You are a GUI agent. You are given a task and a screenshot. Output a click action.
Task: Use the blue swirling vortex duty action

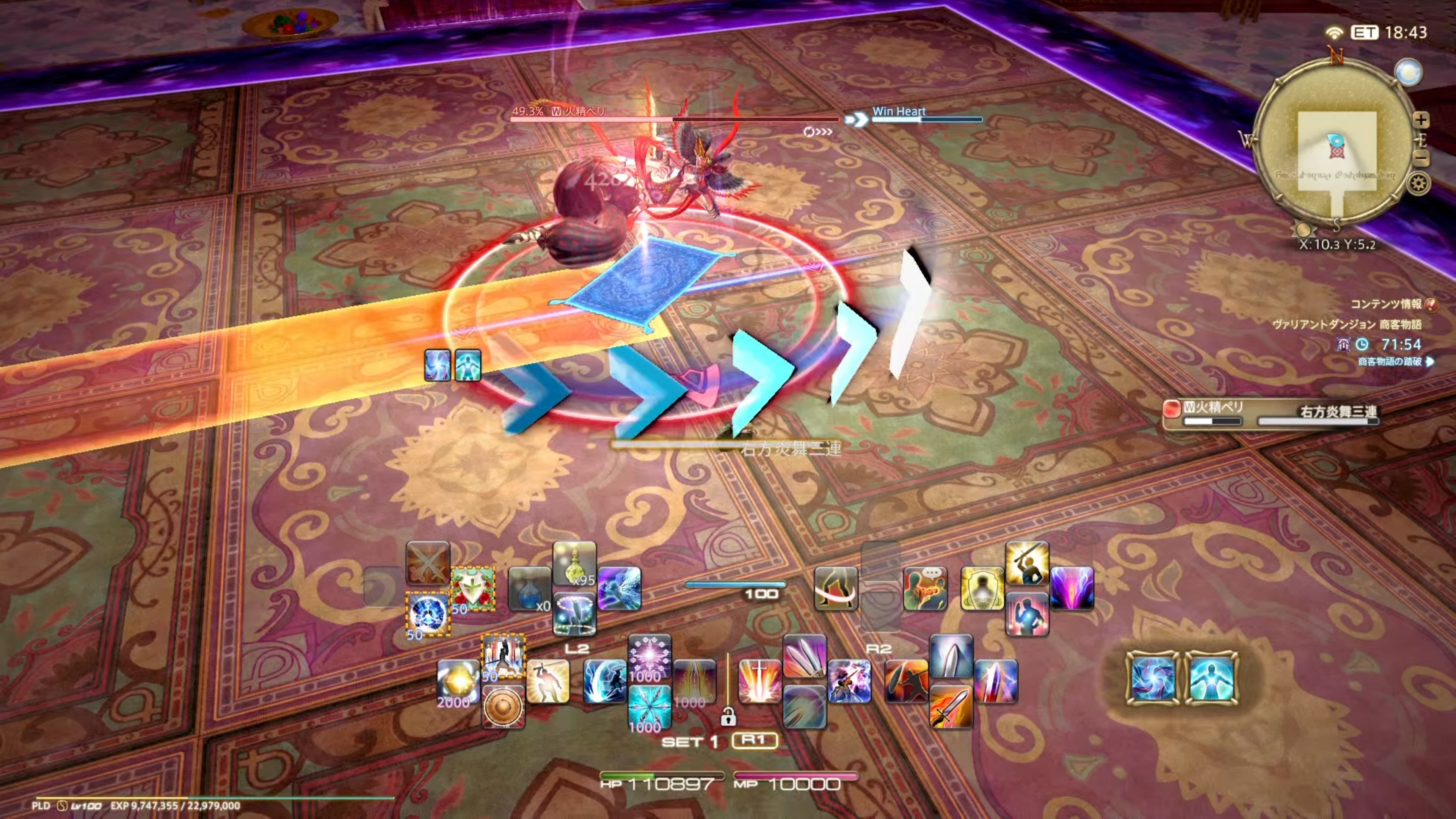[1153, 678]
